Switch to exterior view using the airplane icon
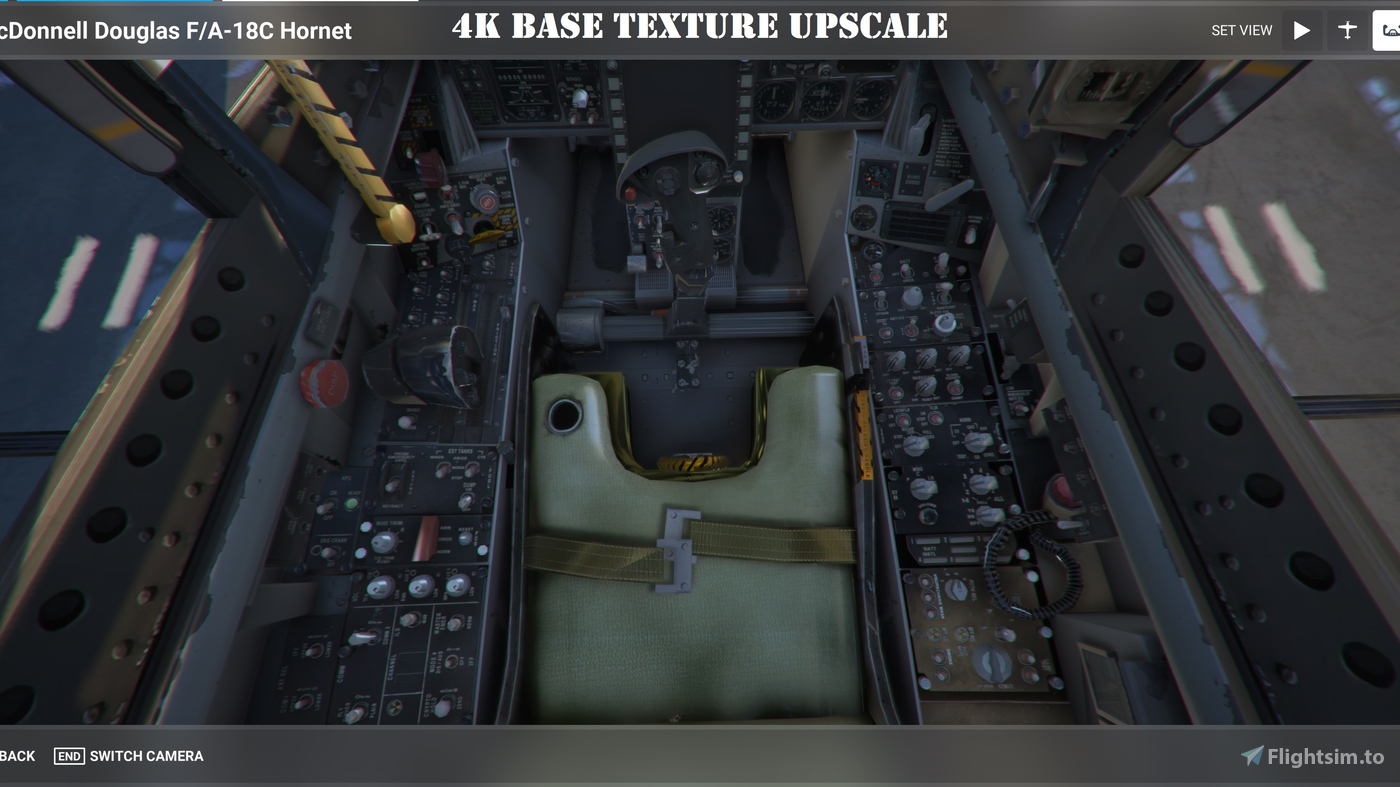 click(x=1348, y=30)
